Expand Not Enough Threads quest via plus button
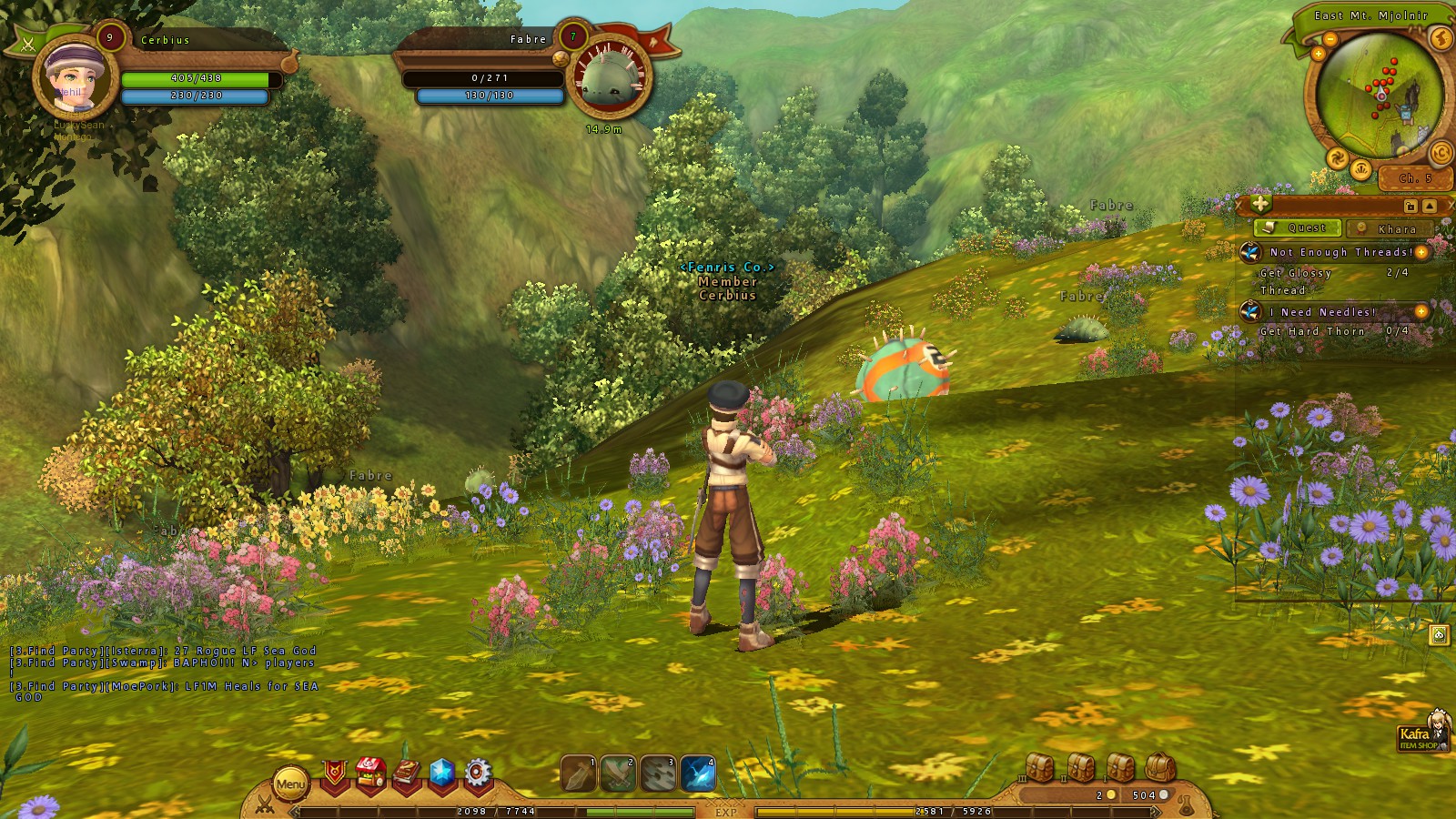1456x819 pixels. point(1421,252)
